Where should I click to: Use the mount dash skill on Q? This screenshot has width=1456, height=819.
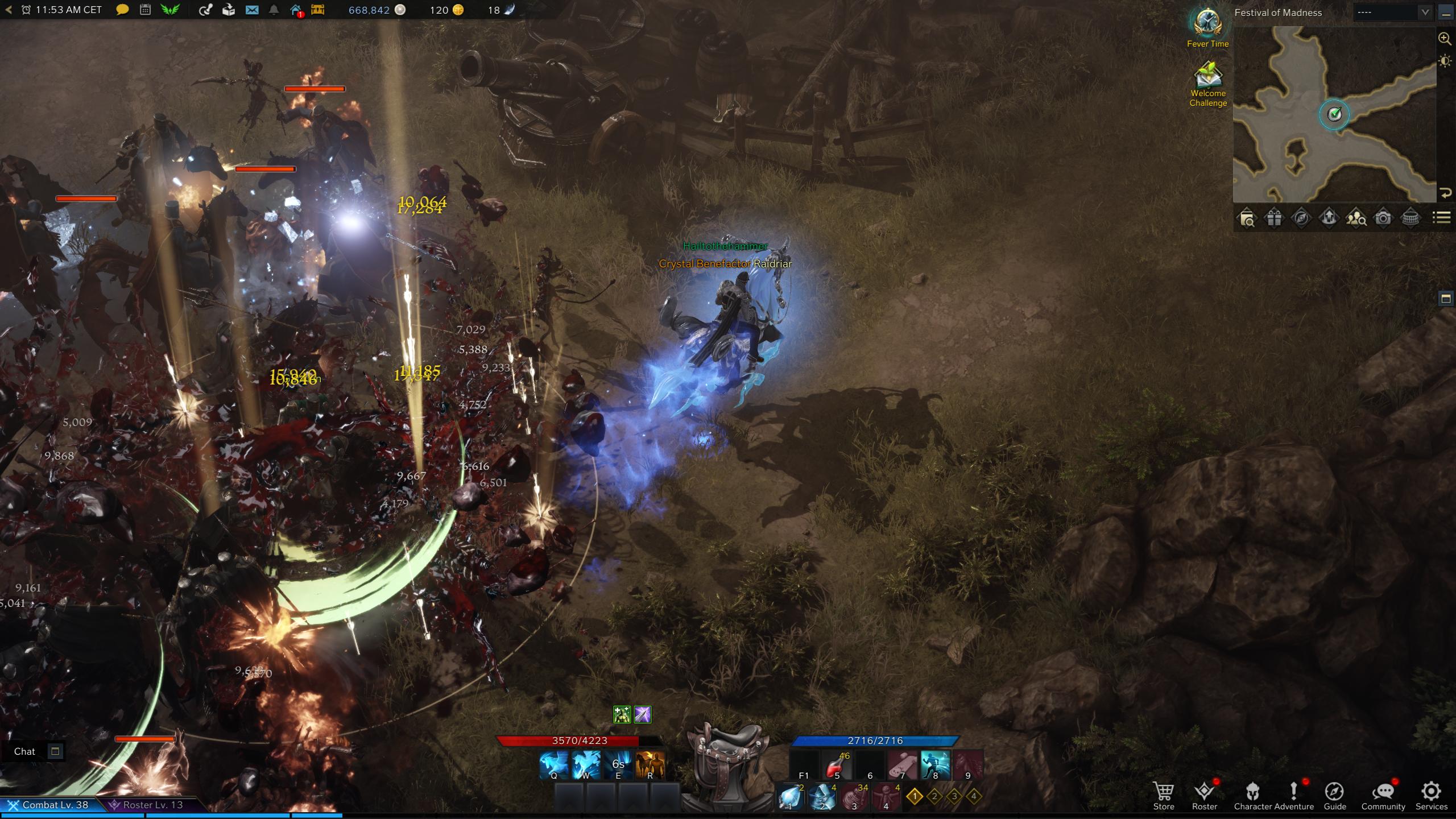click(554, 764)
